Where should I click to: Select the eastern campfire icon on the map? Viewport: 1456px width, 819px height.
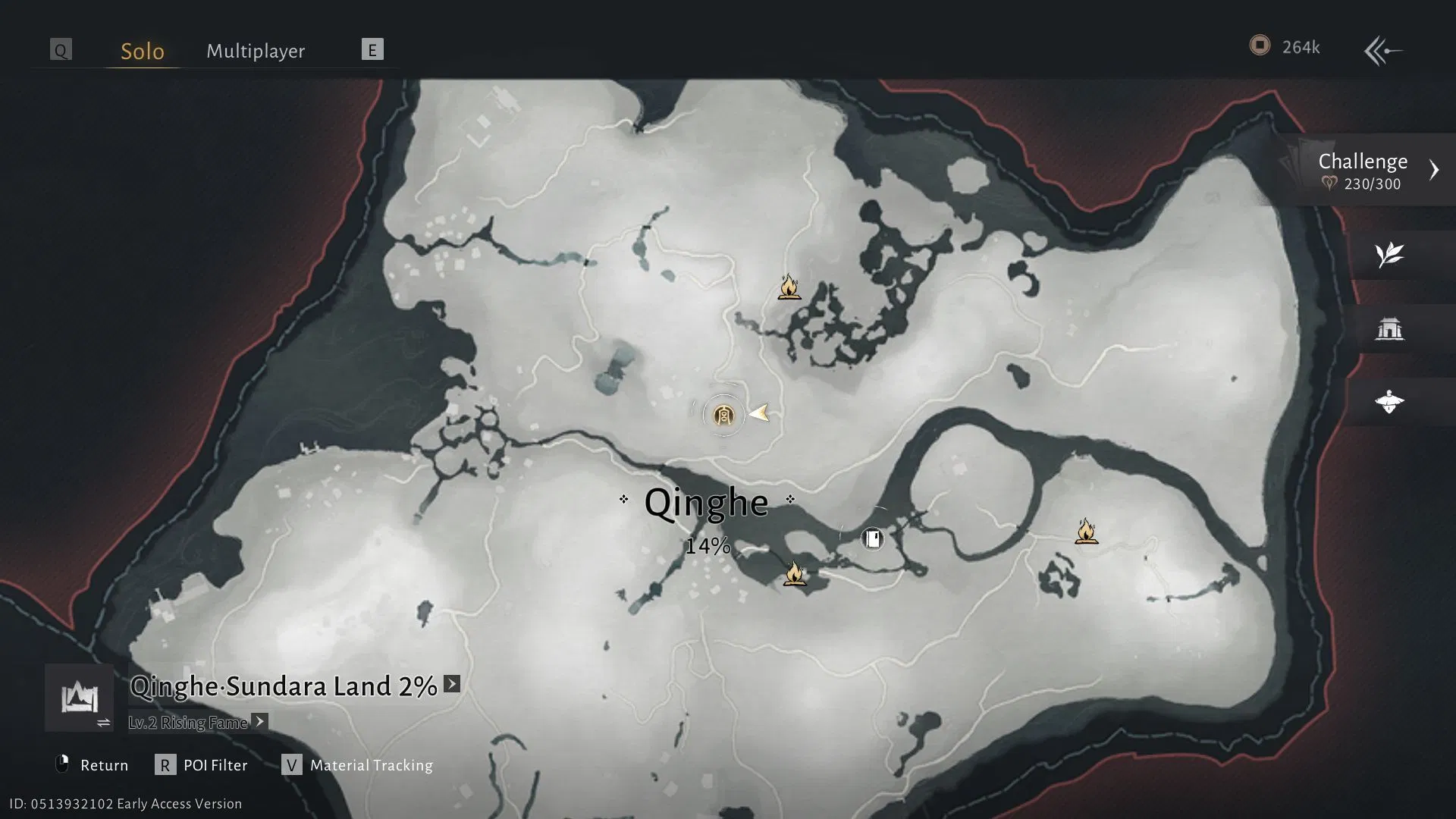(x=1087, y=531)
